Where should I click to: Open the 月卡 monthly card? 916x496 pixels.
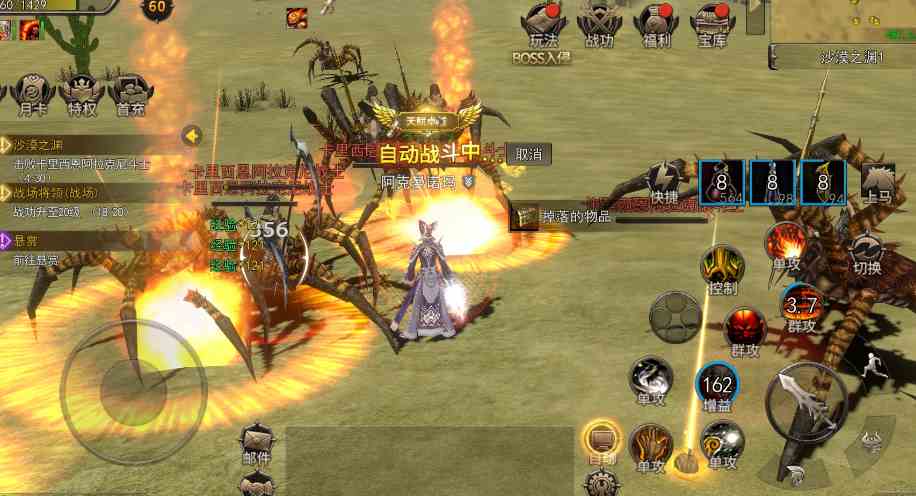click(28, 93)
